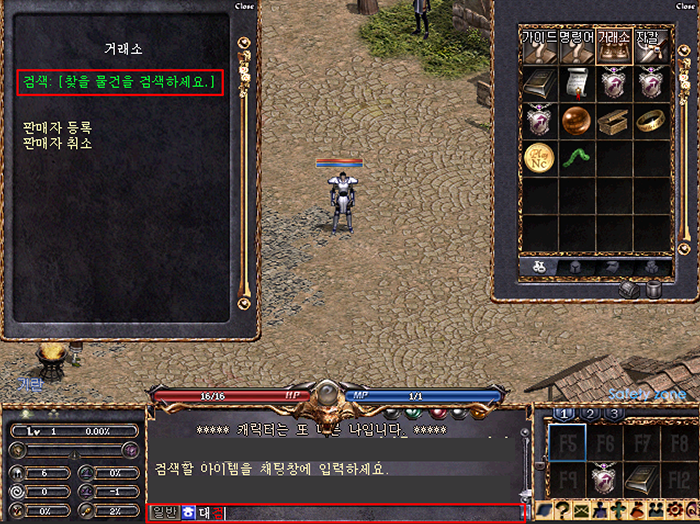
Task: Close the 거래소 marketplace panel
Action: (244, 6)
